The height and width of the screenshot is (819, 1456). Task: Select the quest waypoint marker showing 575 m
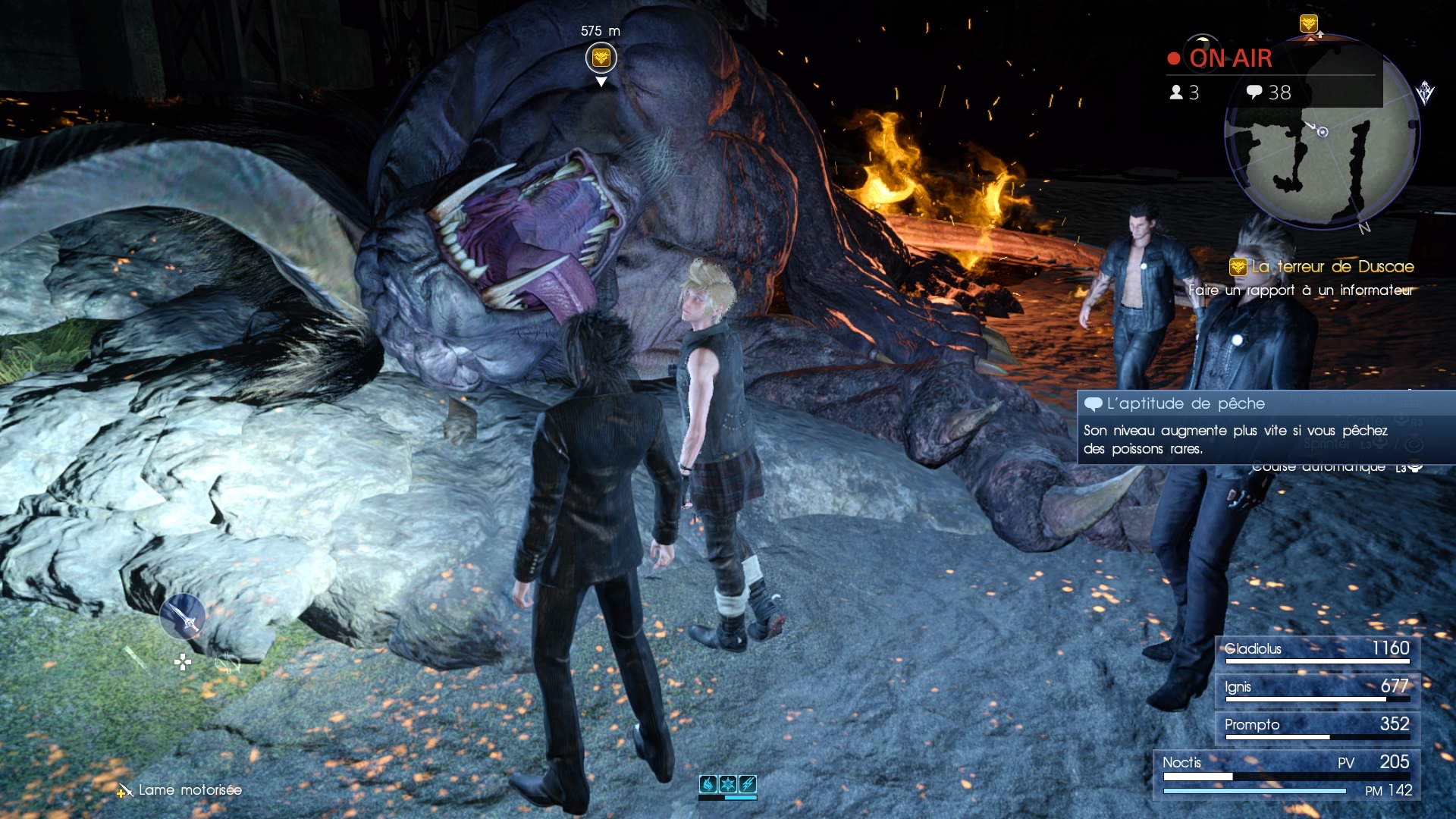click(x=601, y=58)
